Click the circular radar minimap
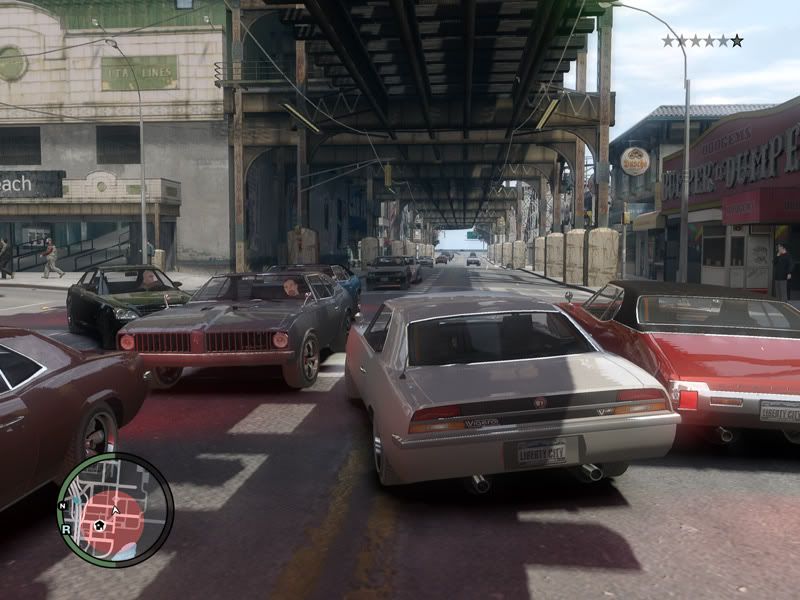The width and height of the screenshot is (800, 600). coord(115,510)
